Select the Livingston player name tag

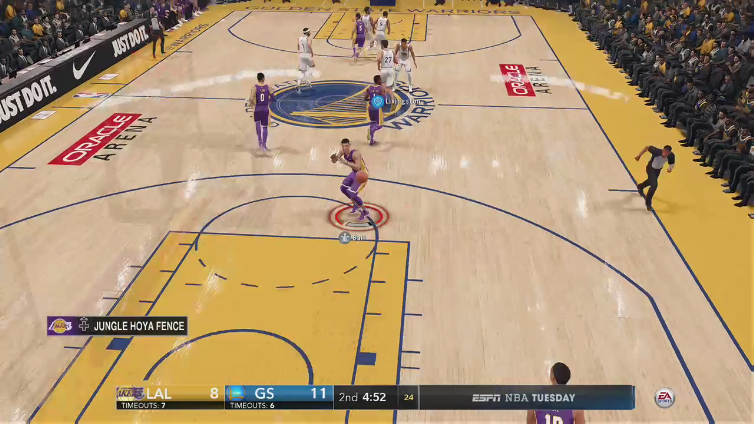(399, 101)
